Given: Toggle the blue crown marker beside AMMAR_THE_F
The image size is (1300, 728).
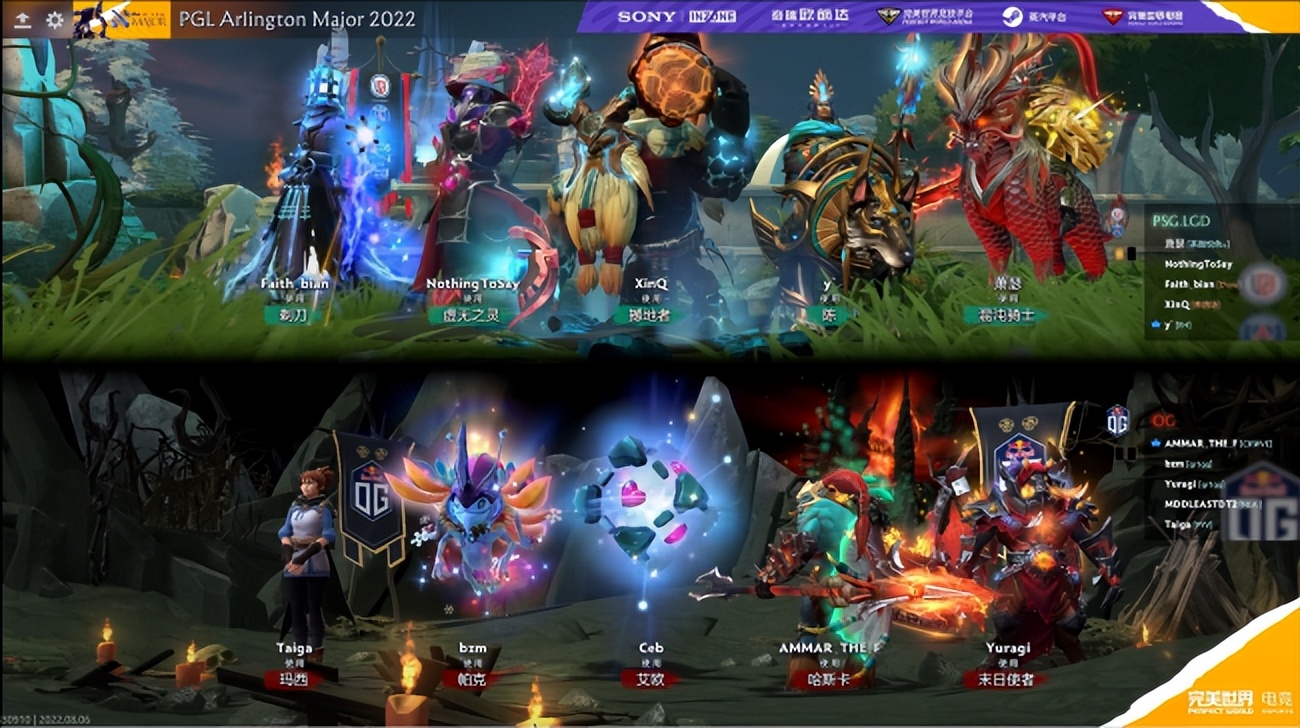Looking at the screenshot, I should tap(1156, 443).
